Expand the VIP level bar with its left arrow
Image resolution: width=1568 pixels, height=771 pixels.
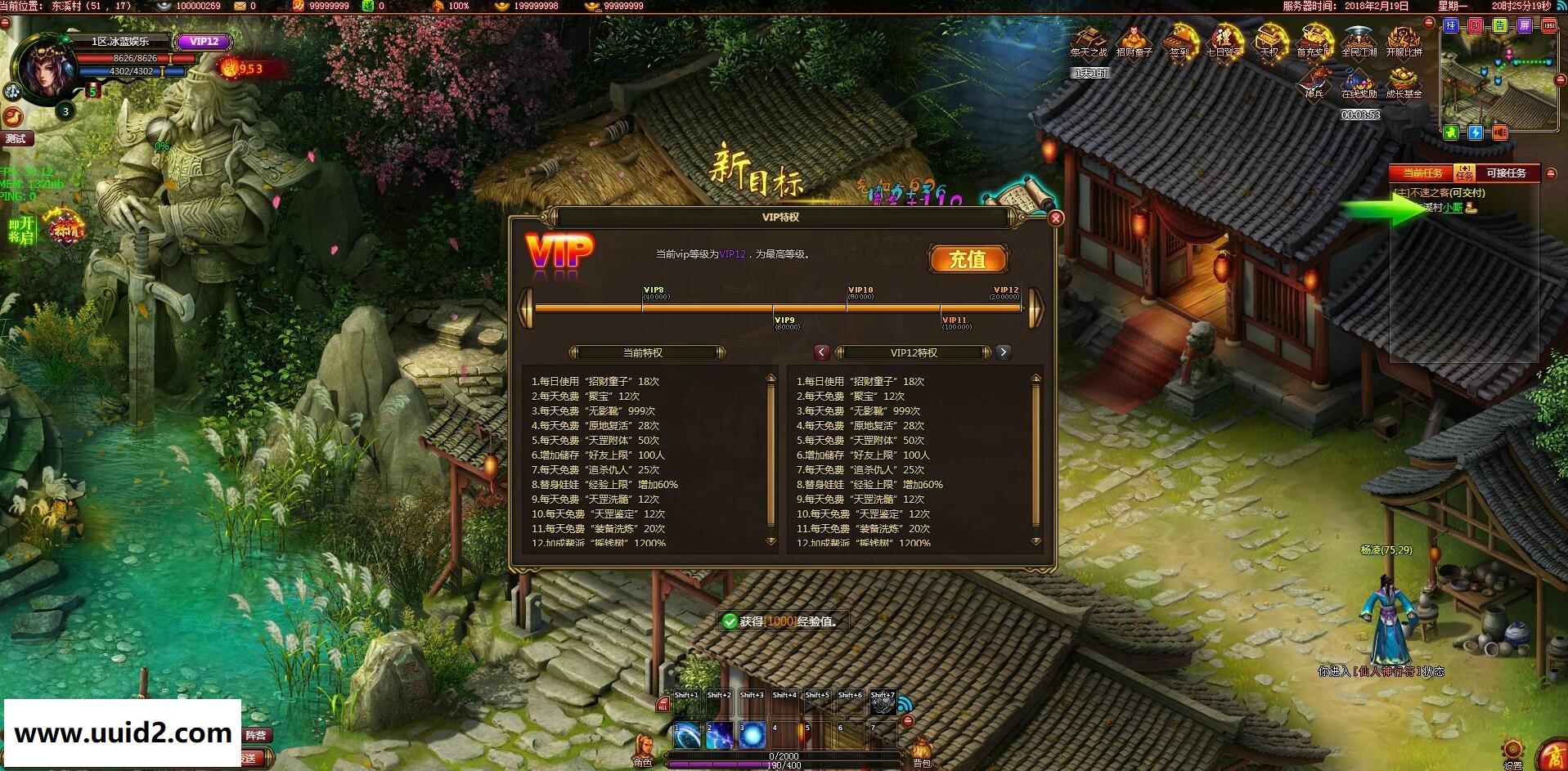coord(525,307)
